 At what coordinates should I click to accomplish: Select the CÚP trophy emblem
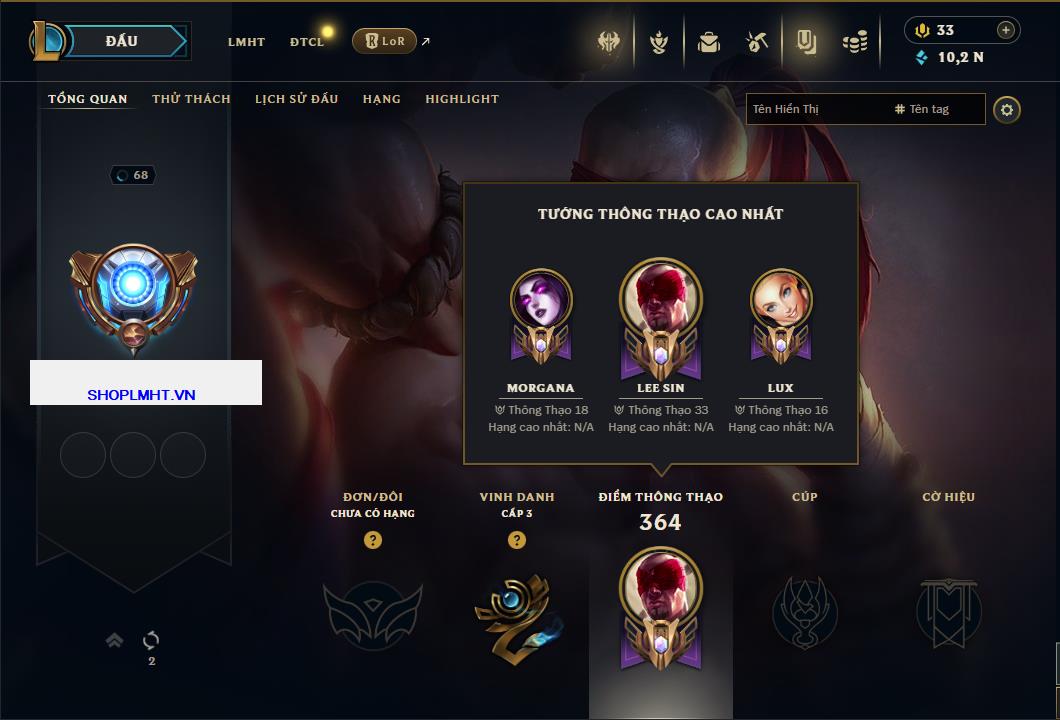coord(804,611)
